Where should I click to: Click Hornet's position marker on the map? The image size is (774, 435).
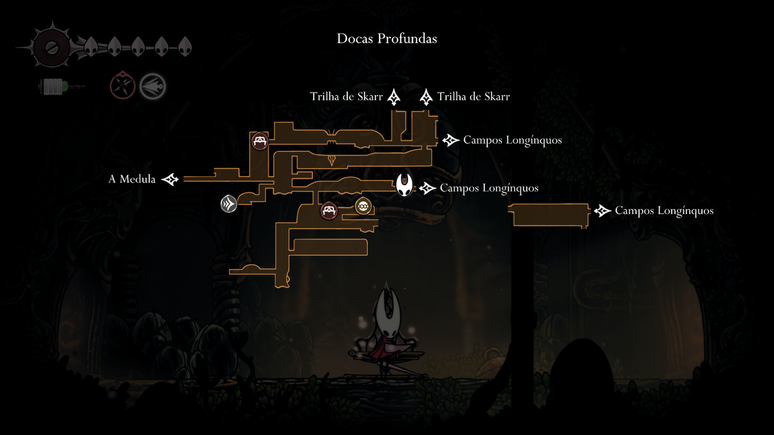click(405, 186)
